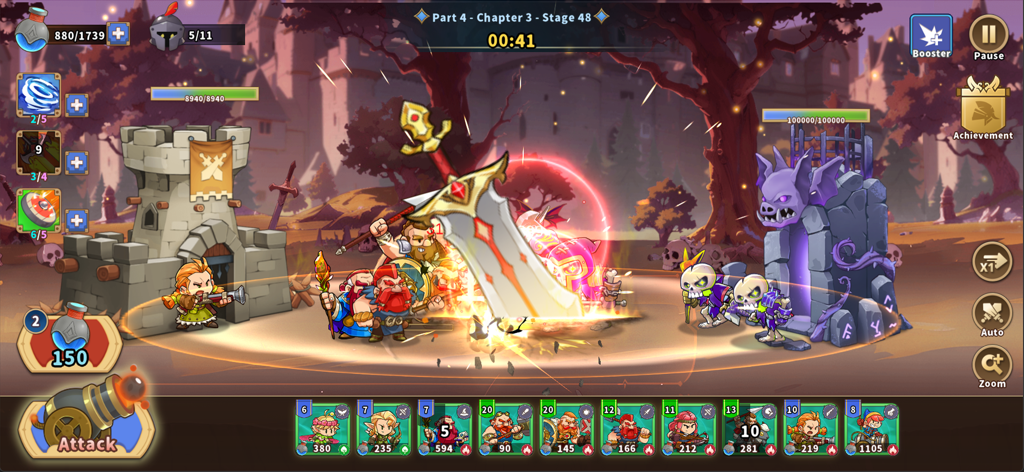Deploy the shield dwarf costing 145
The image size is (1024, 472).
coord(566,428)
